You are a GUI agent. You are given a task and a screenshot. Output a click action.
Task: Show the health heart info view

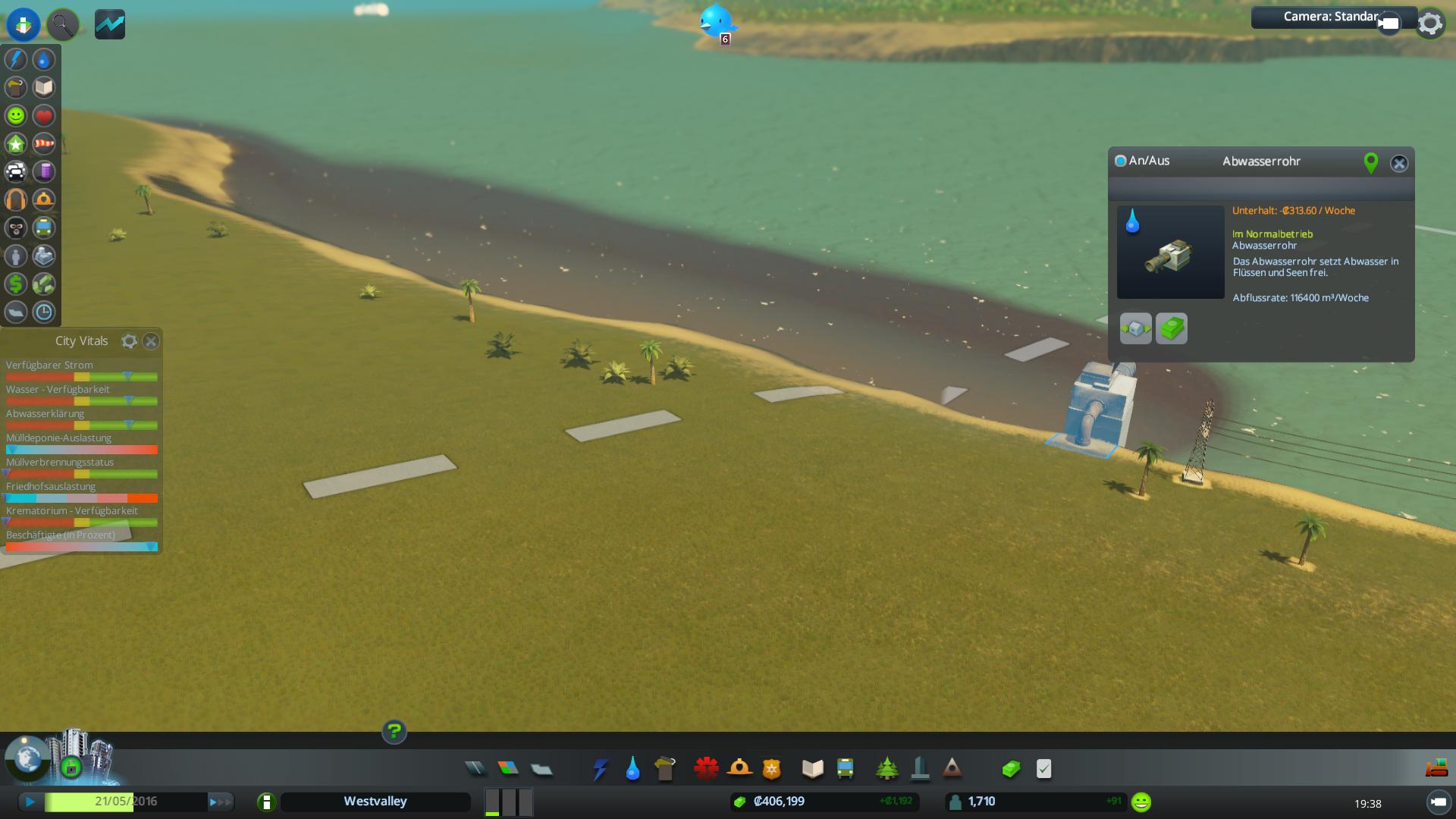pos(44,115)
